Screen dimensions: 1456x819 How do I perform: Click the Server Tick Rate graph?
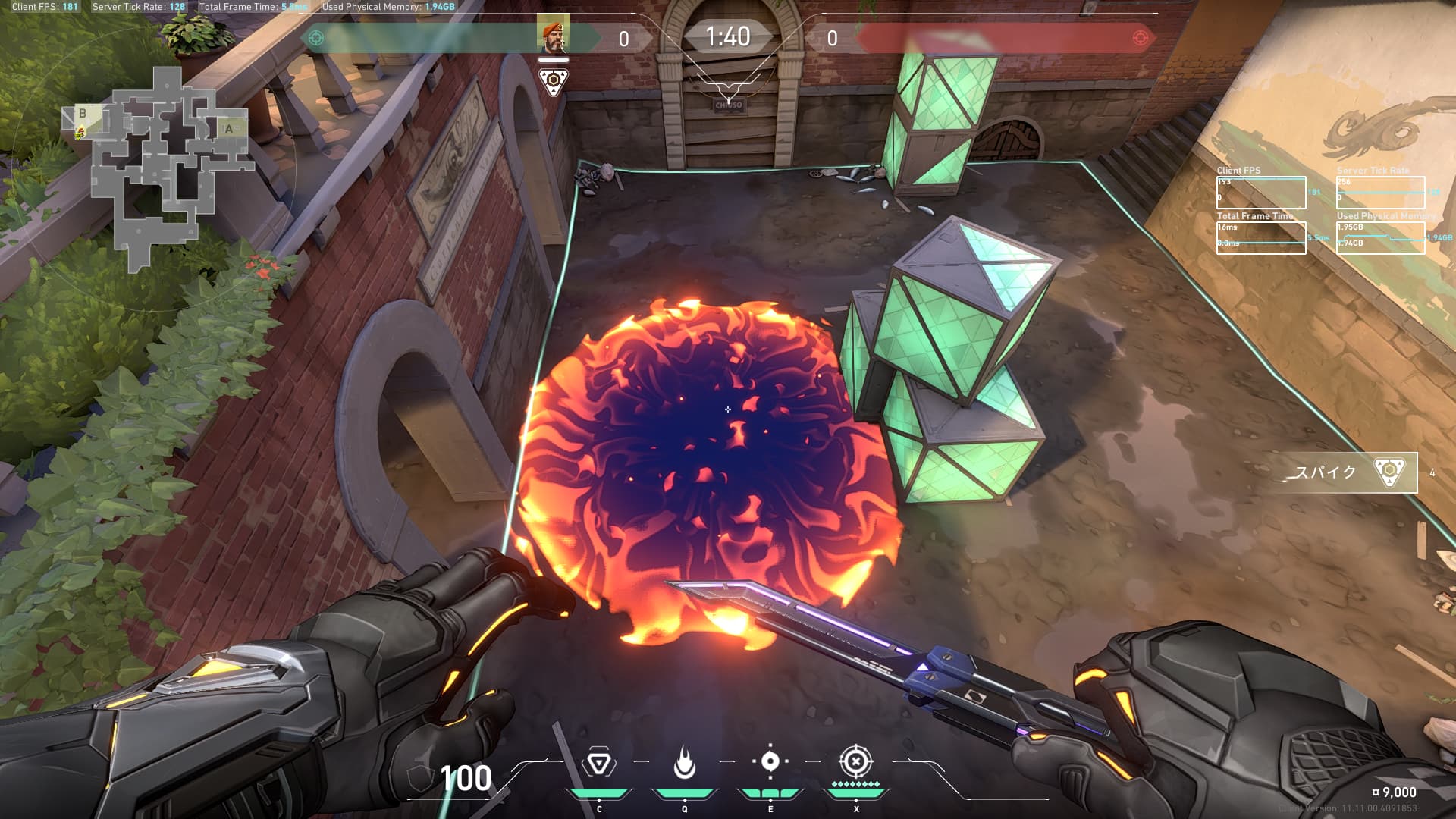pyautogui.click(x=1380, y=193)
